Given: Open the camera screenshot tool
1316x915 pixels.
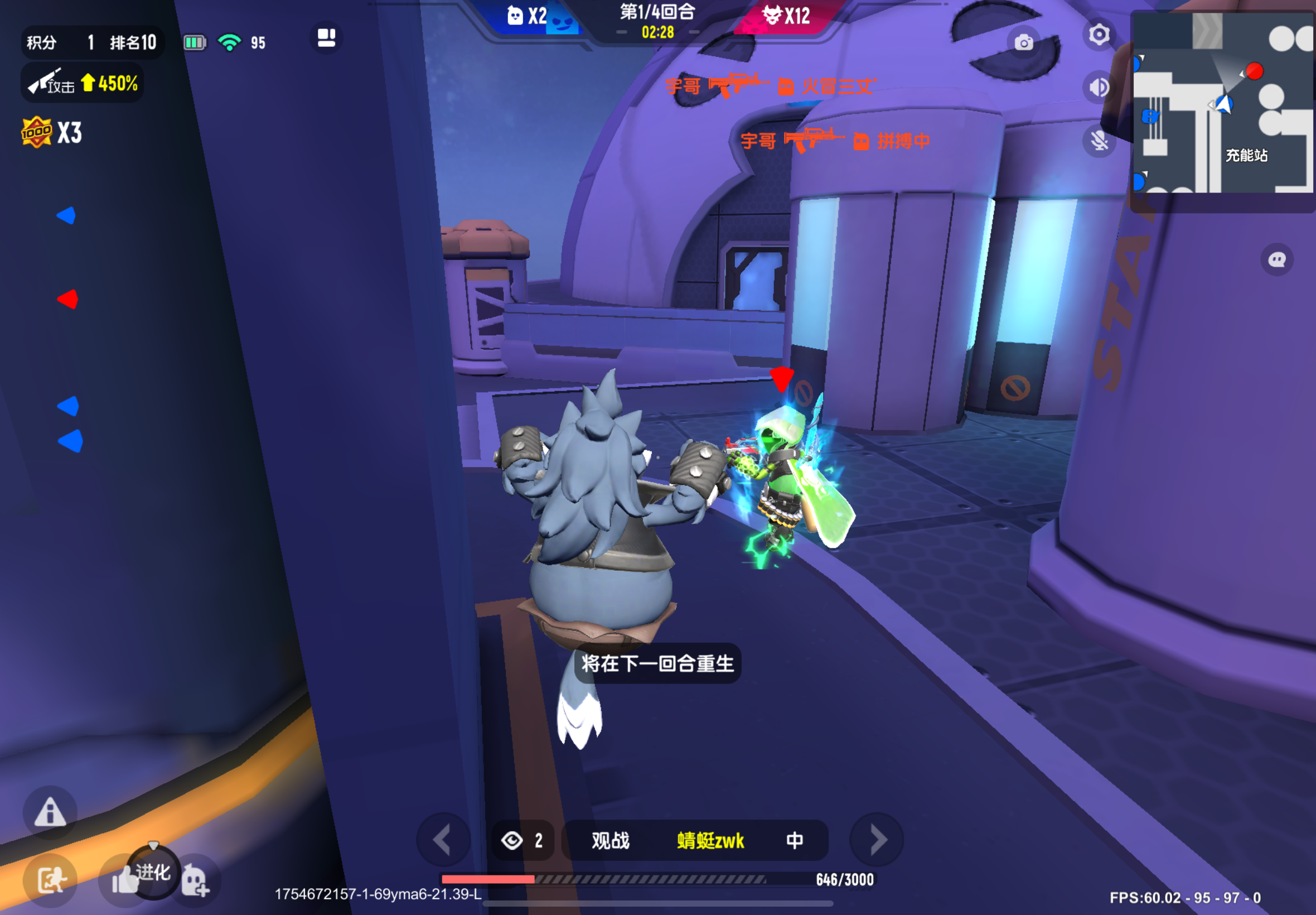Looking at the screenshot, I should [1024, 43].
